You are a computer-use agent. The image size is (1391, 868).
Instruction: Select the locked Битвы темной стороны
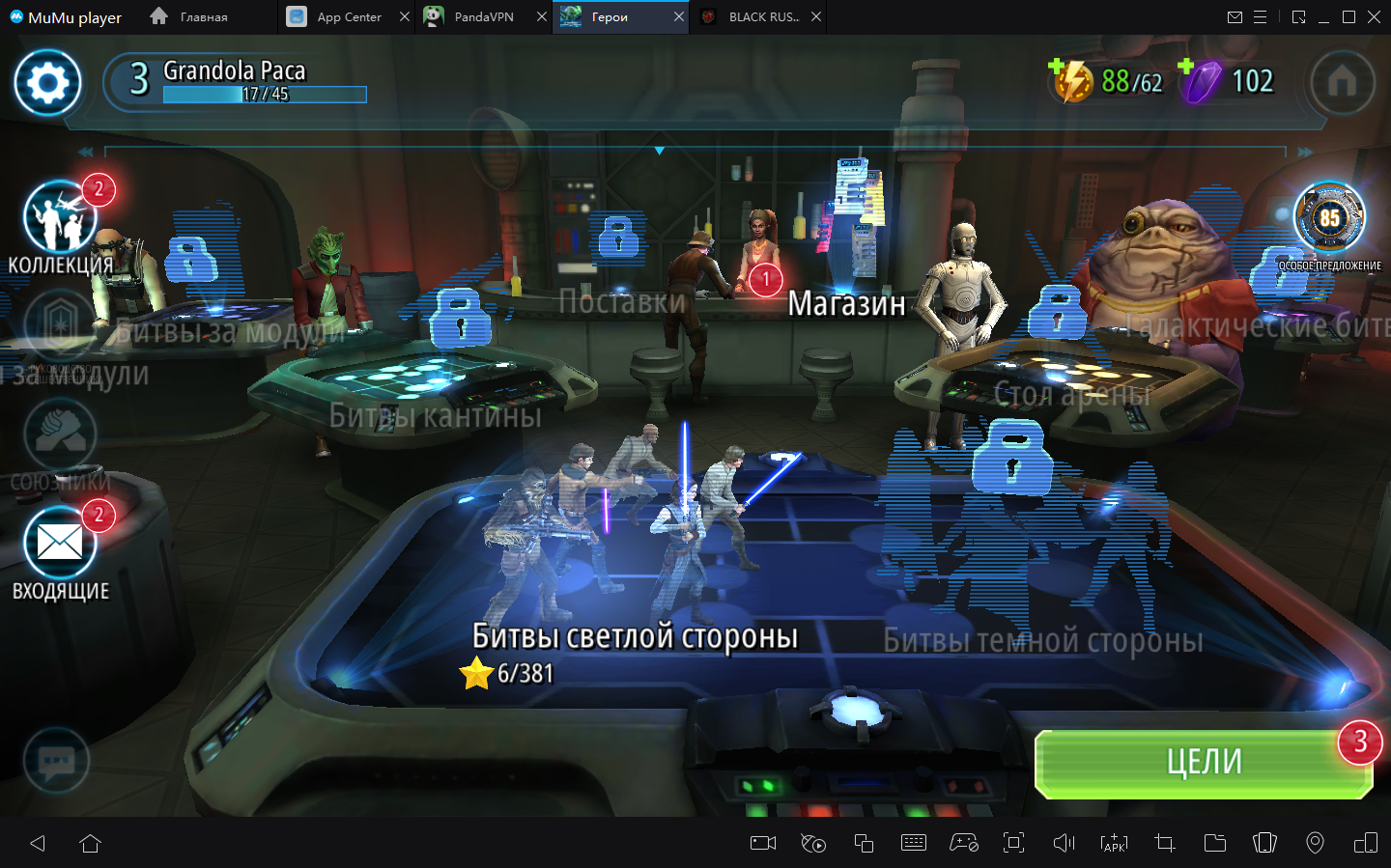point(1042,640)
